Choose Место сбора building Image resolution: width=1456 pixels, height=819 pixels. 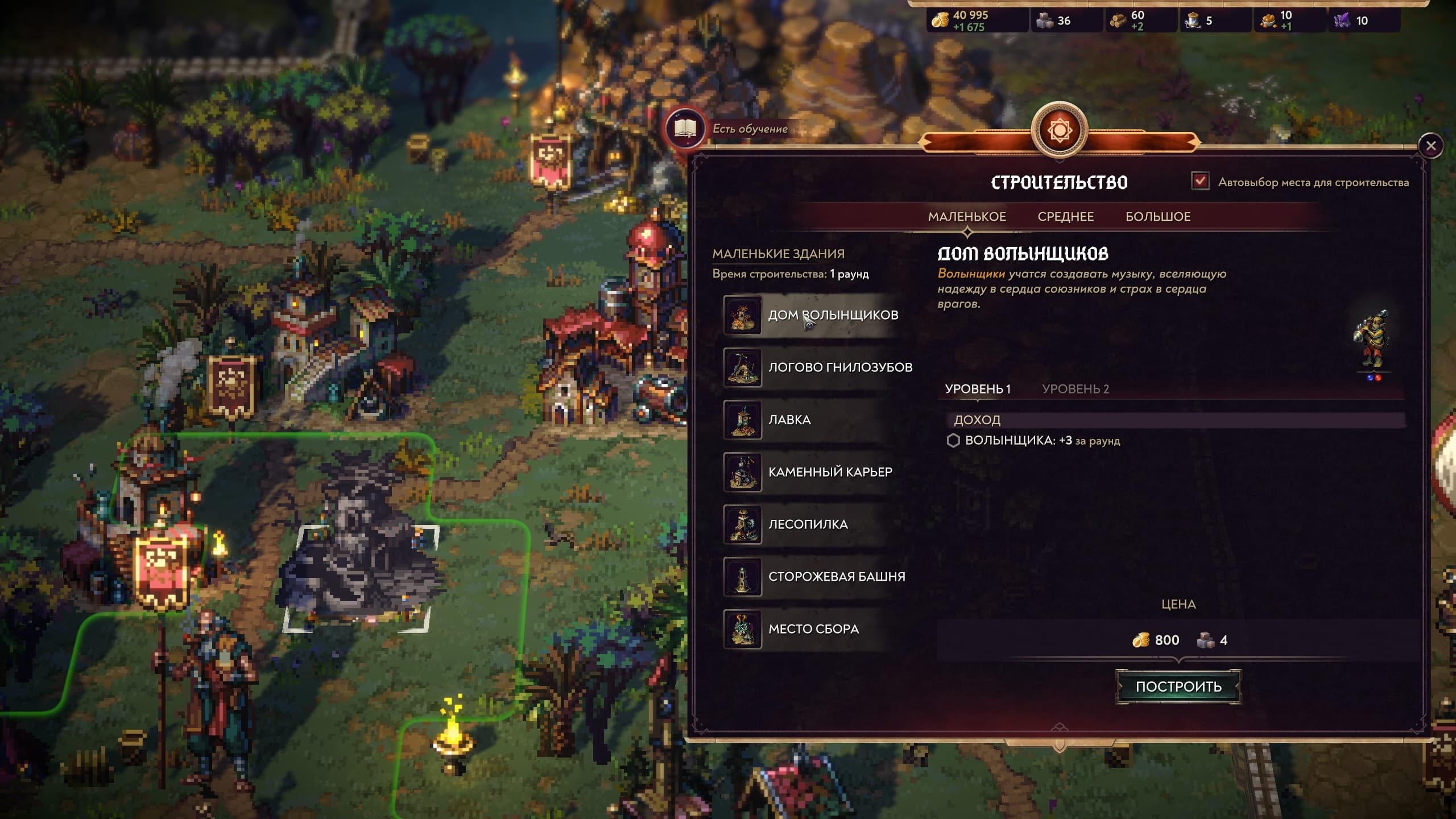(813, 629)
